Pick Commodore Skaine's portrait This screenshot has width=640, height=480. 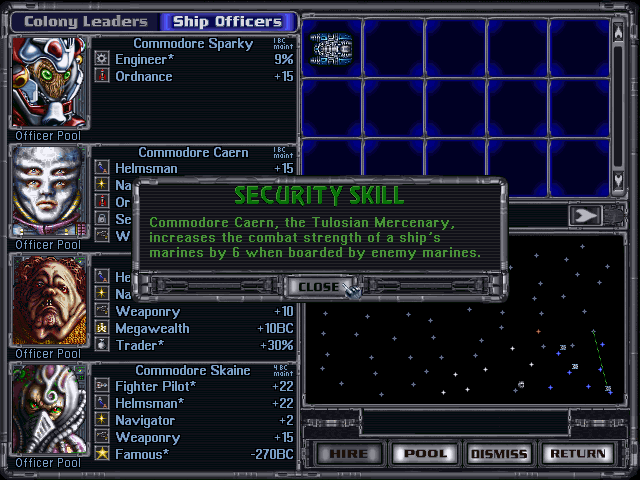point(49,409)
